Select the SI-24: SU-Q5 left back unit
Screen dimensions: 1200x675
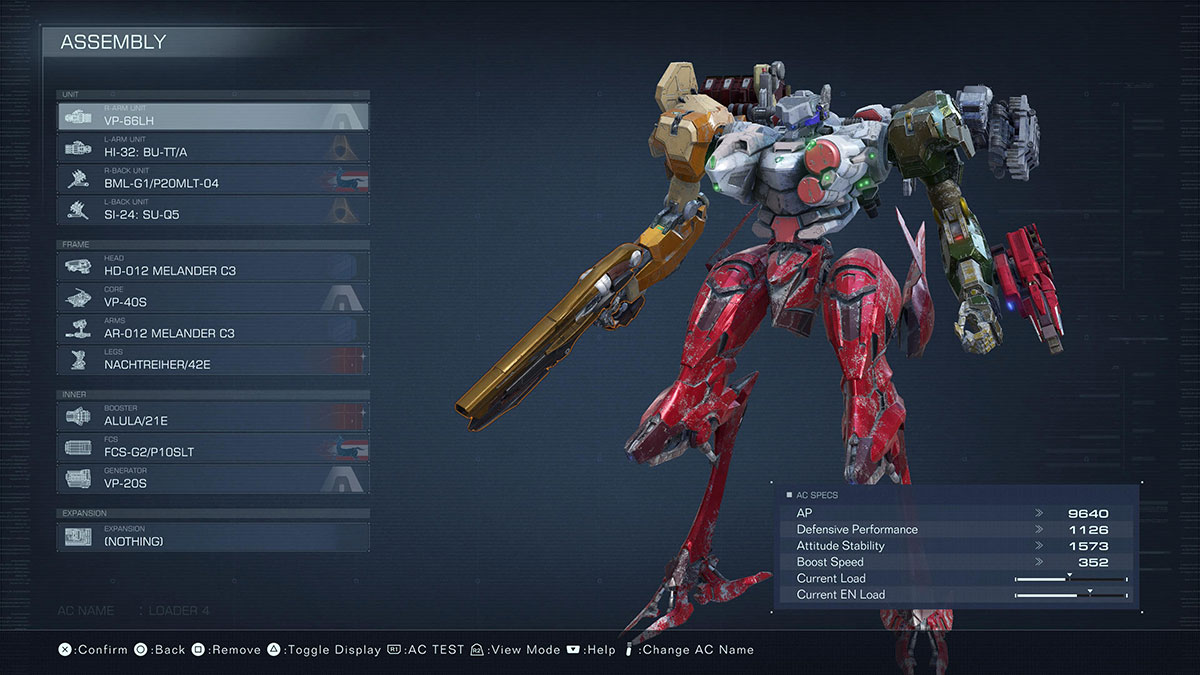213,210
